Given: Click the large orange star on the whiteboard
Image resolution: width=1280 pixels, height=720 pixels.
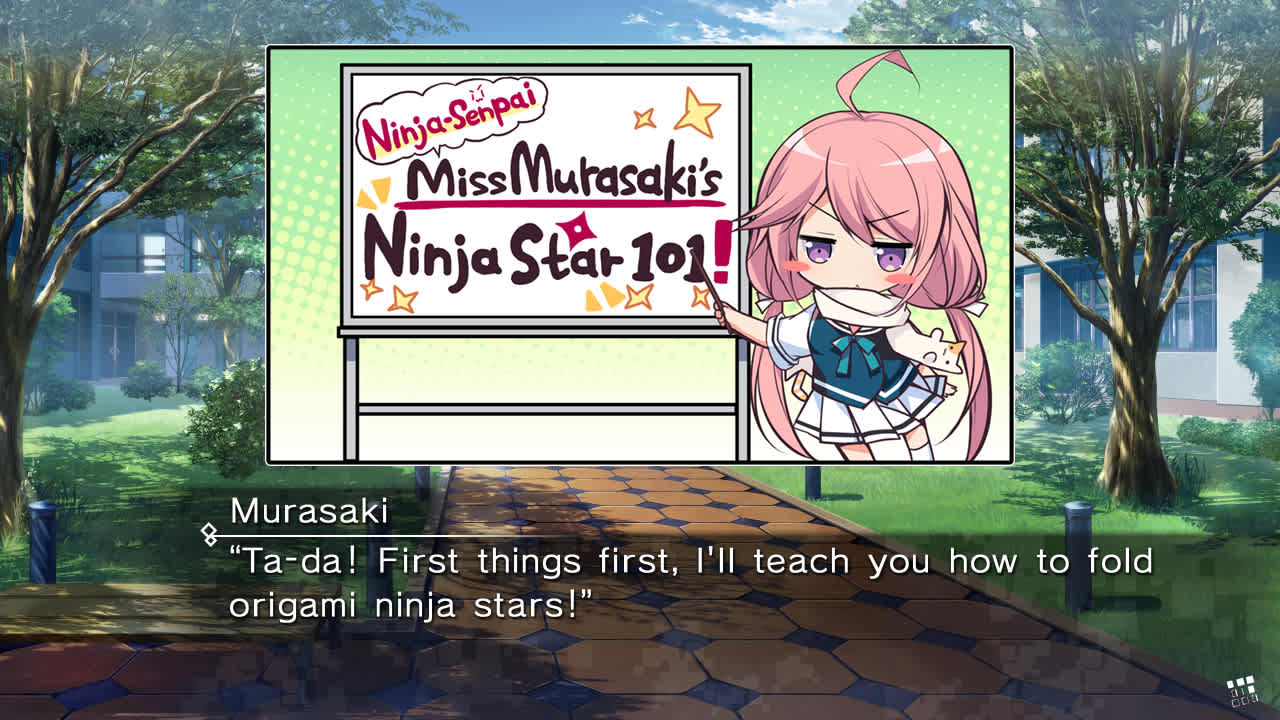Looking at the screenshot, I should [x=697, y=112].
